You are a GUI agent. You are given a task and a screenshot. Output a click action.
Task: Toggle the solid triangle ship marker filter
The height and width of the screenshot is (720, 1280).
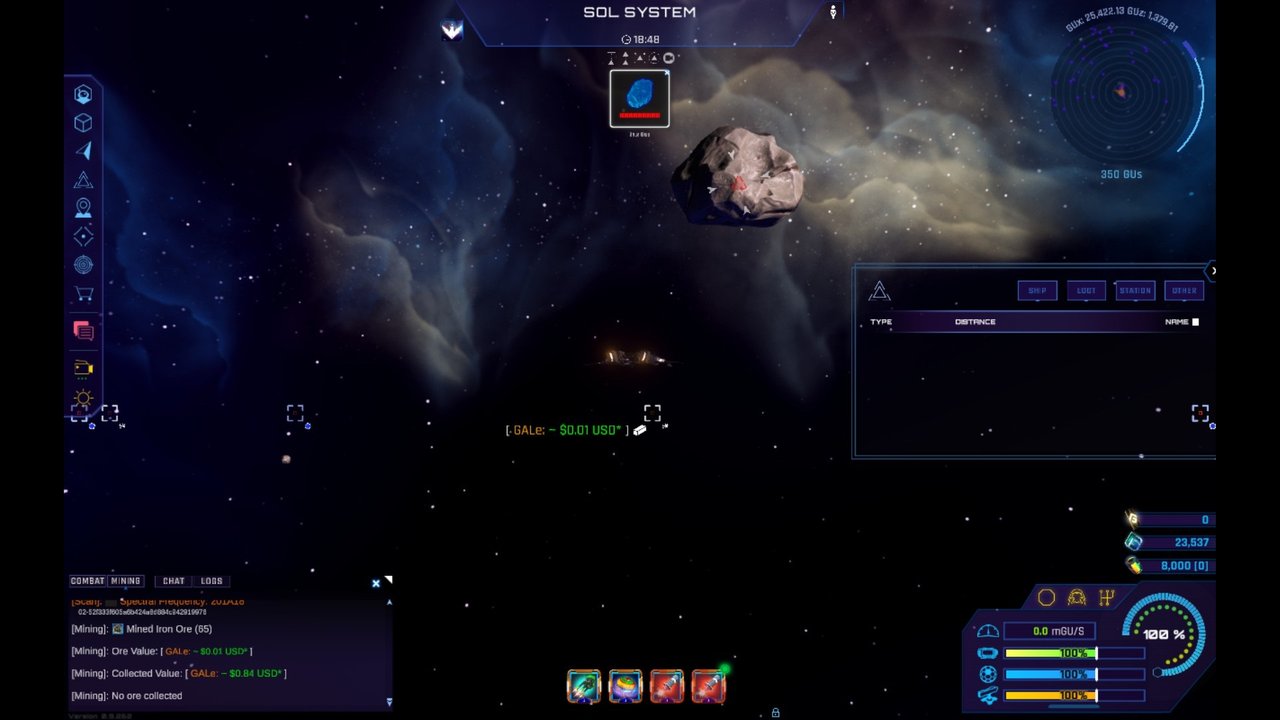[625, 58]
